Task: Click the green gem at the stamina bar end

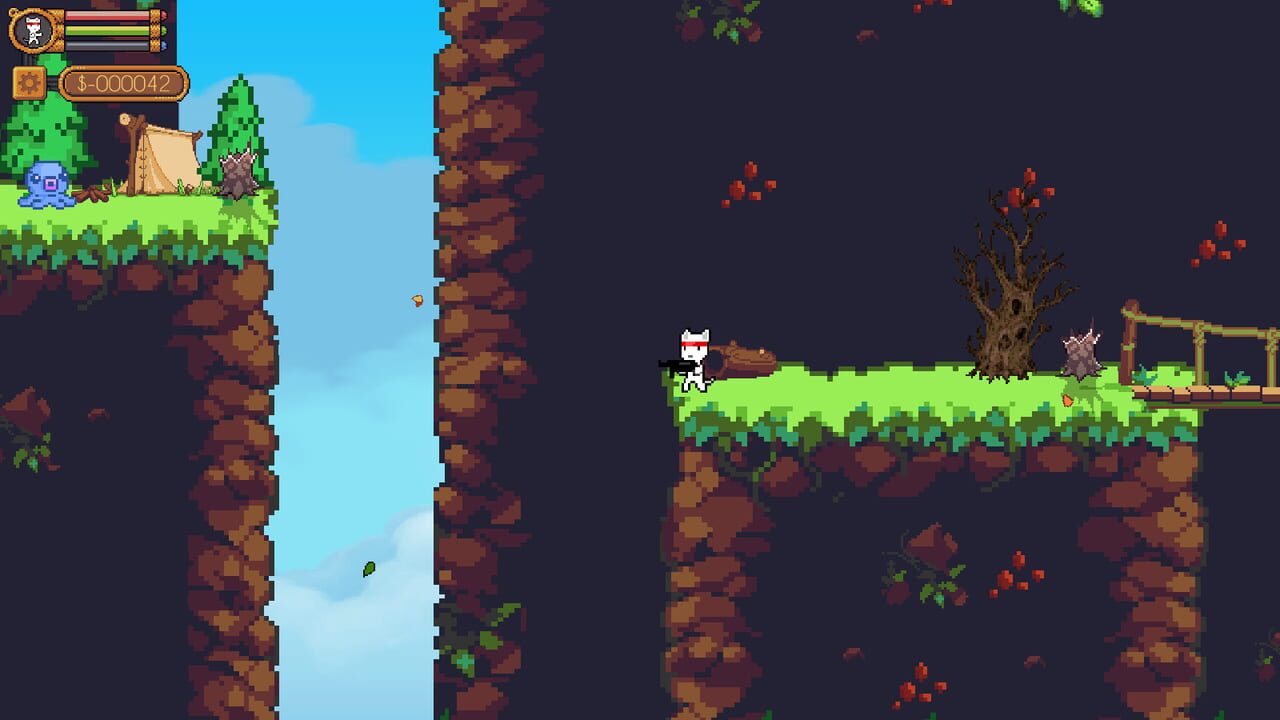Action: tap(164, 29)
